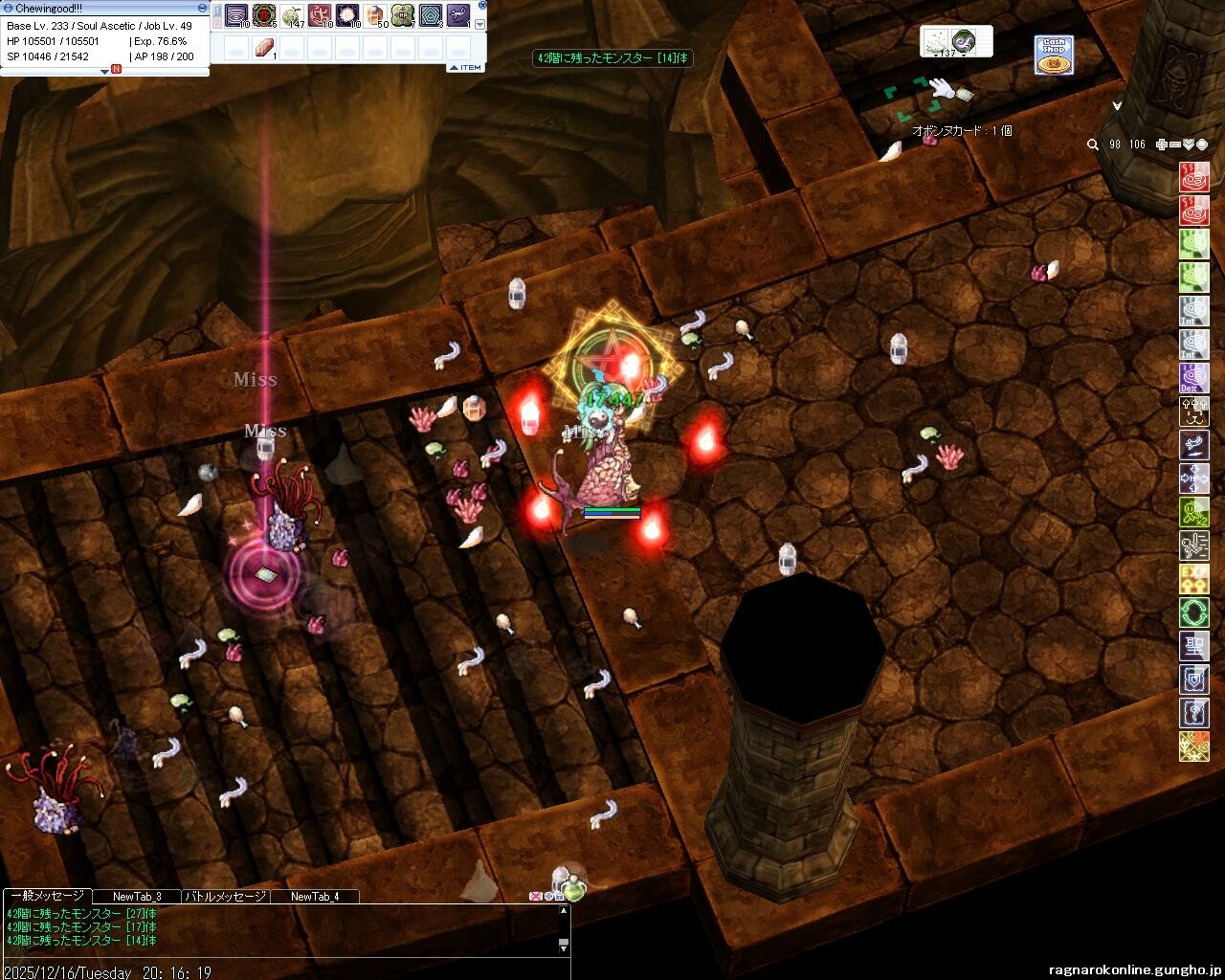
Task: Activate the purple concentric rings skill
Action: [x=236, y=16]
